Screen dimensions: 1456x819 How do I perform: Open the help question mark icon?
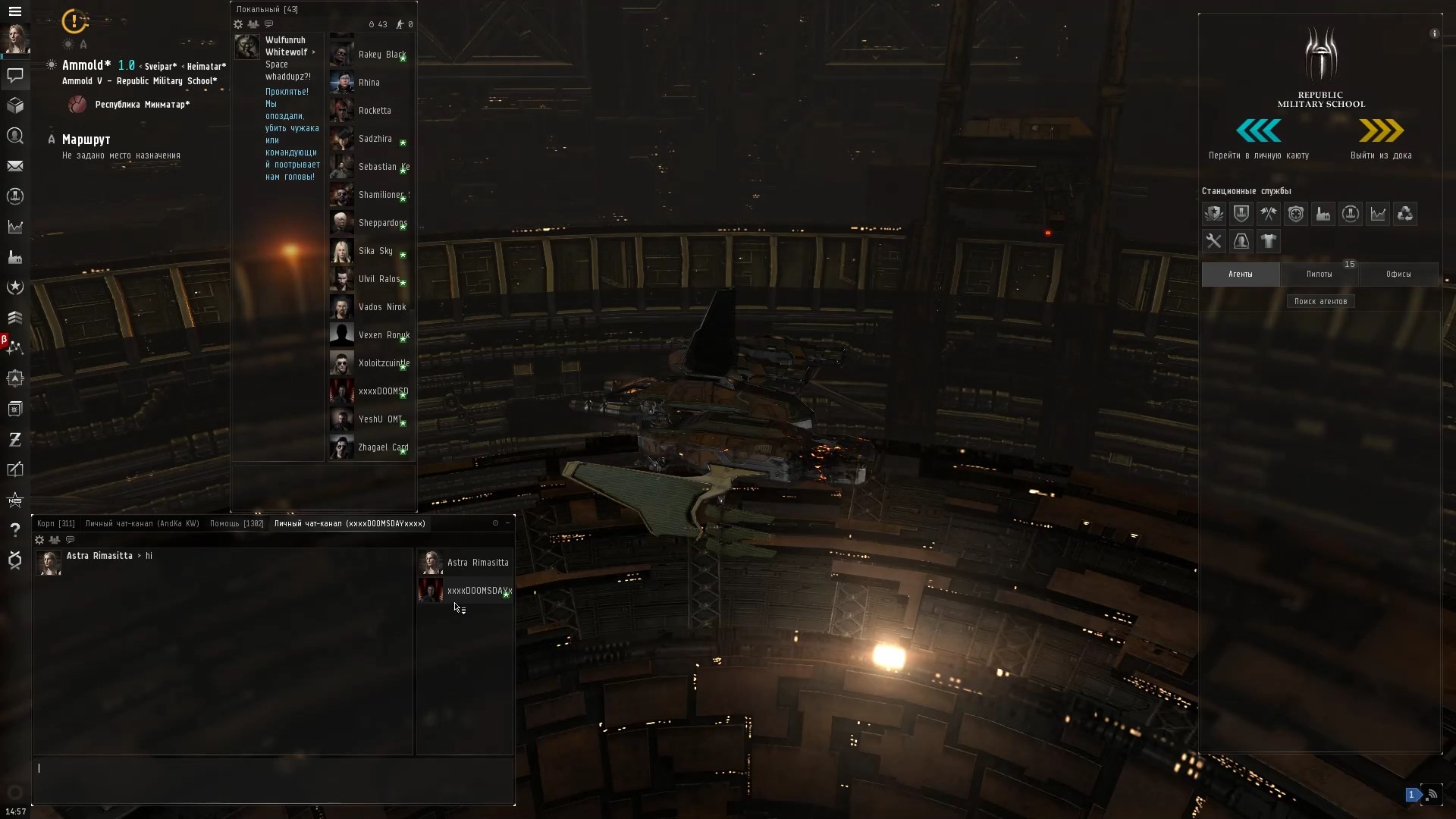click(x=15, y=530)
